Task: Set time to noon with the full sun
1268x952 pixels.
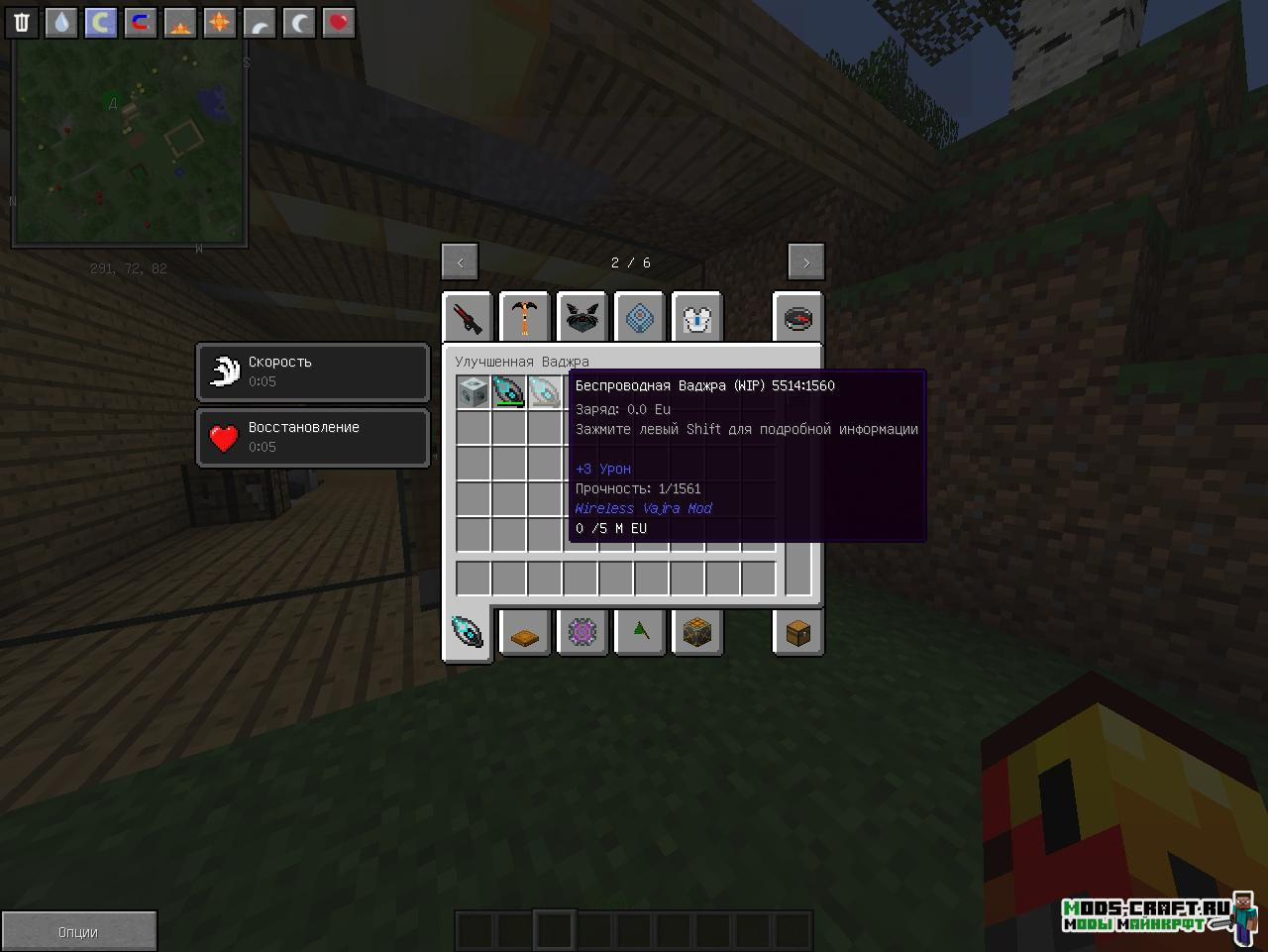Action: (220, 22)
